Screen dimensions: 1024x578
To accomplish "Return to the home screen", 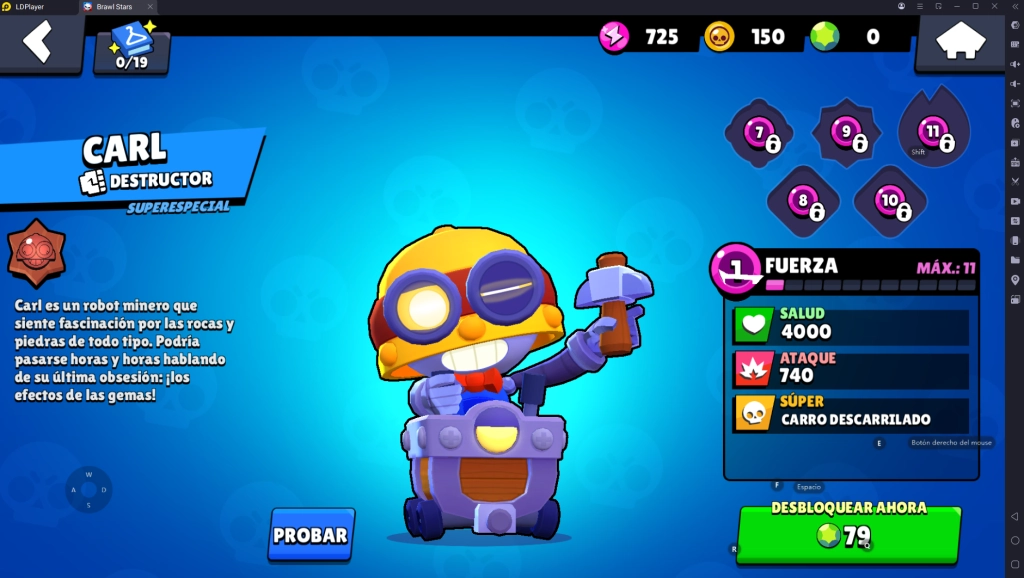I will click(958, 43).
